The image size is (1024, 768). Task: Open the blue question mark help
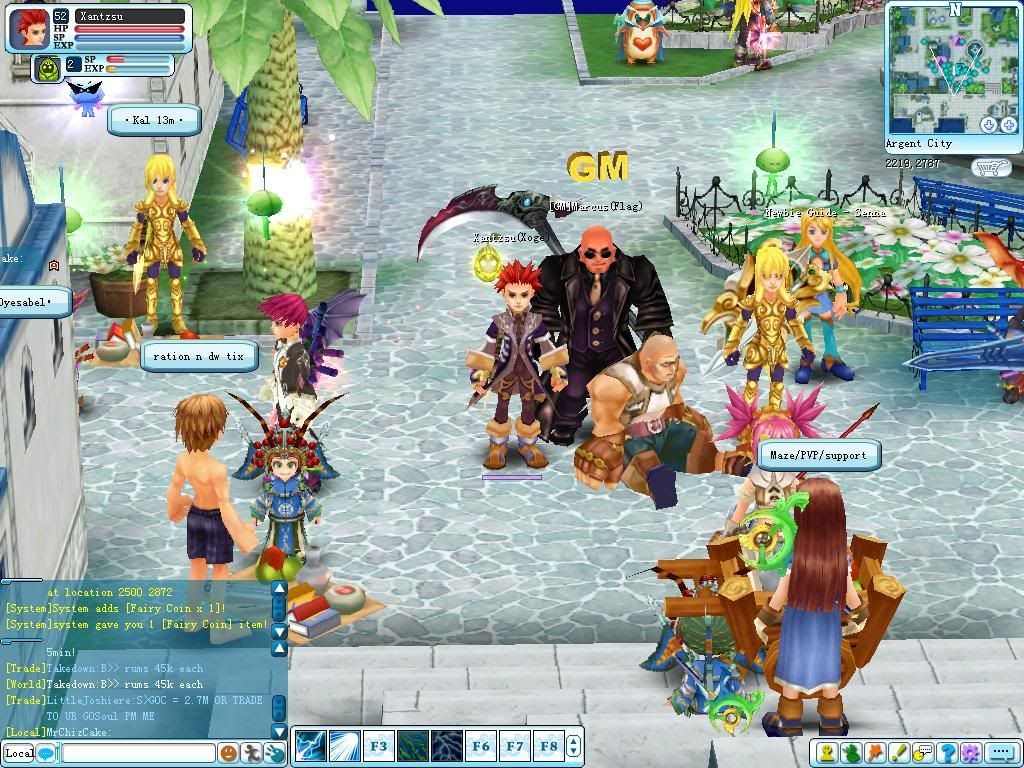(x=947, y=753)
